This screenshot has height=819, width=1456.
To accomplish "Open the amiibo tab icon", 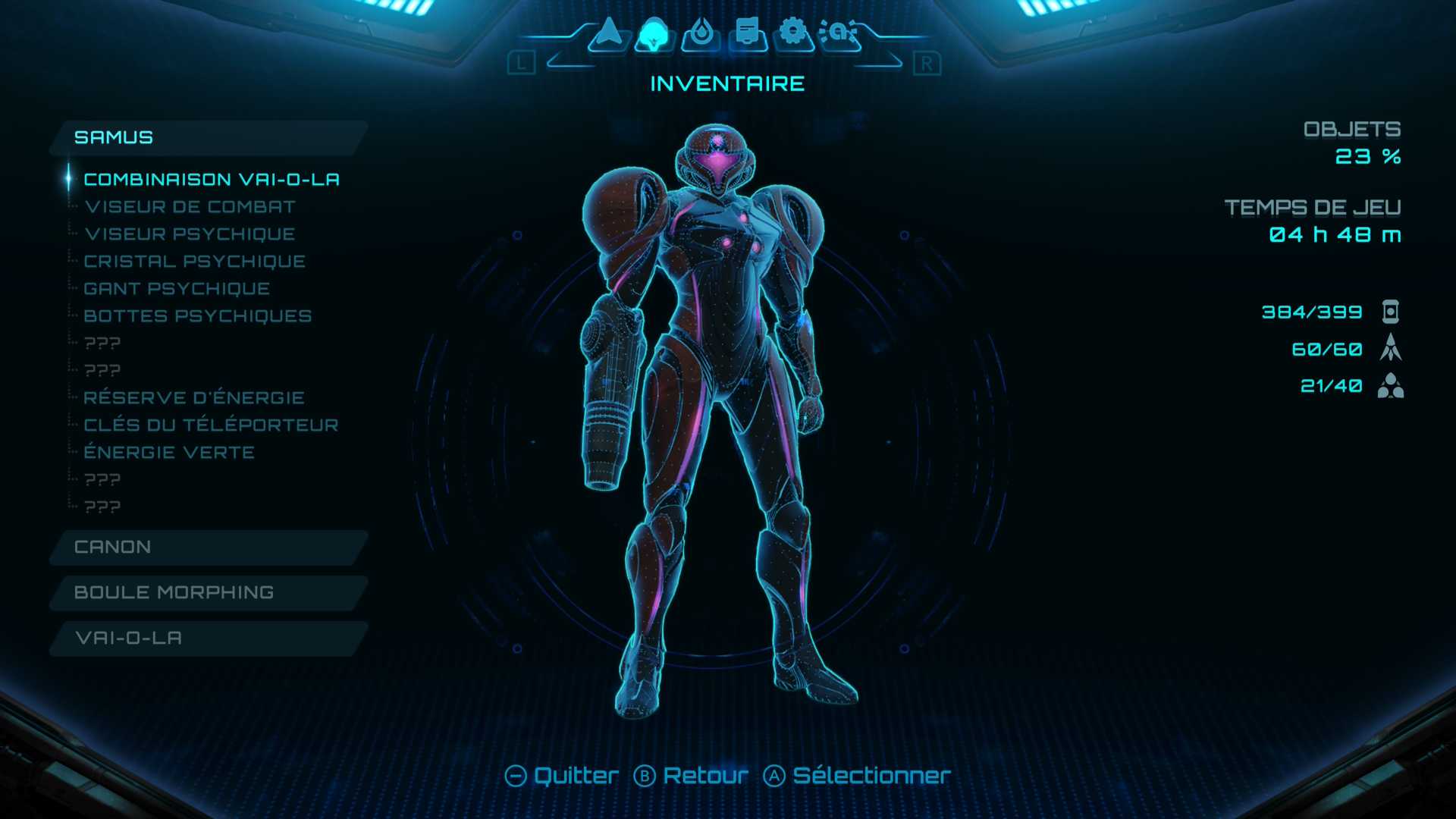I will 839,33.
